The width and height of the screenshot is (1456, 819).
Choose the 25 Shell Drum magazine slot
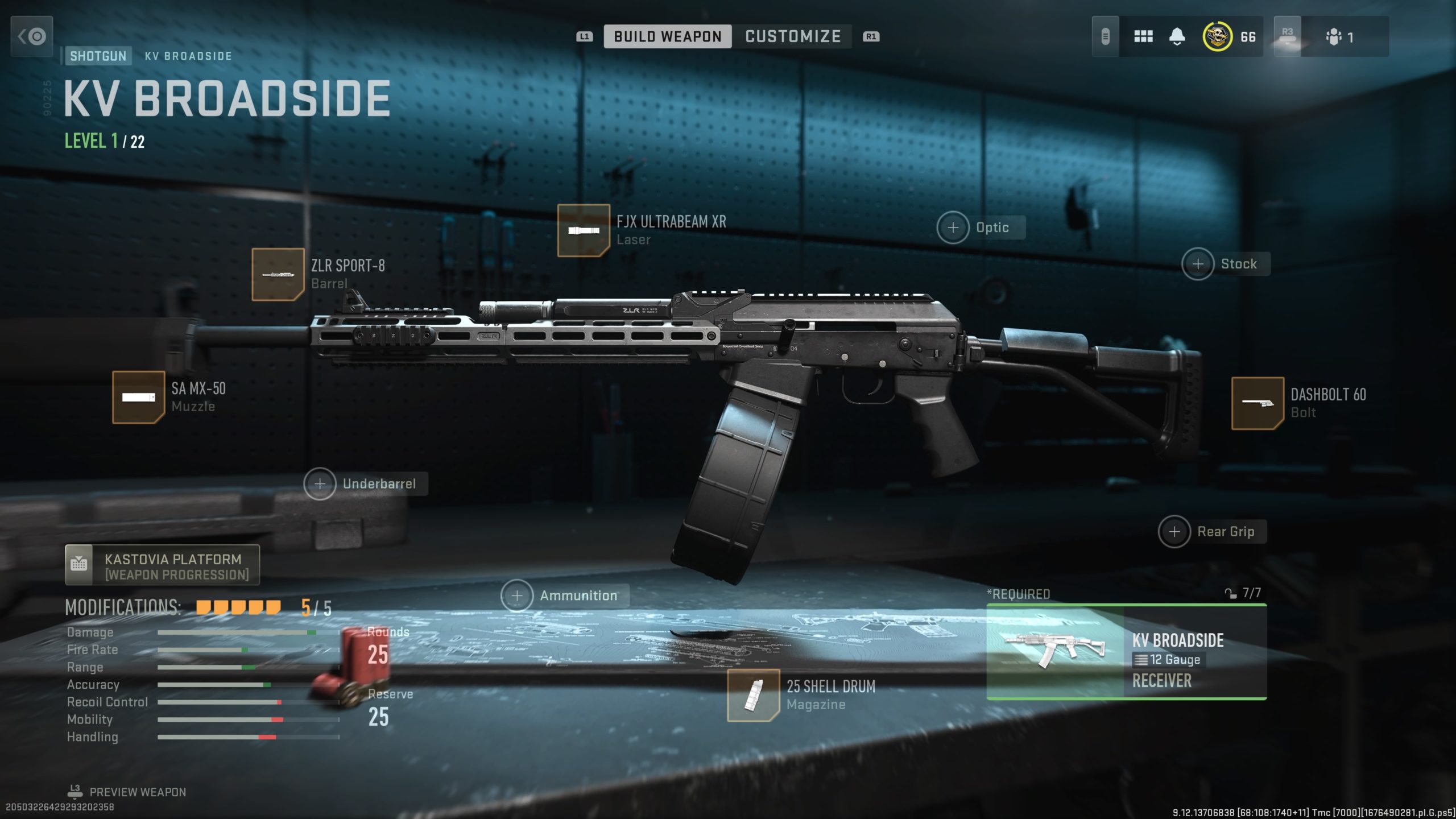[753, 695]
